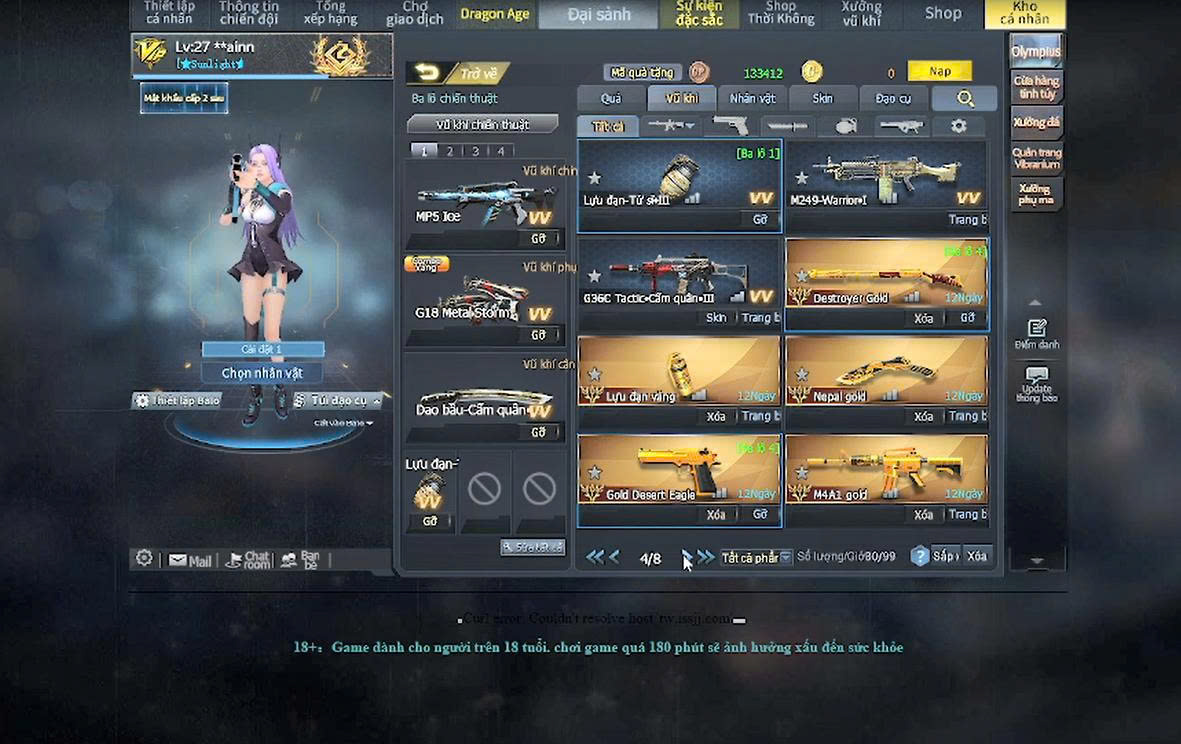Image resolution: width=1181 pixels, height=744 pixels.
Task: Open the Tất cả phẩm filter dropdown
Action: click(x=756, y=557)
